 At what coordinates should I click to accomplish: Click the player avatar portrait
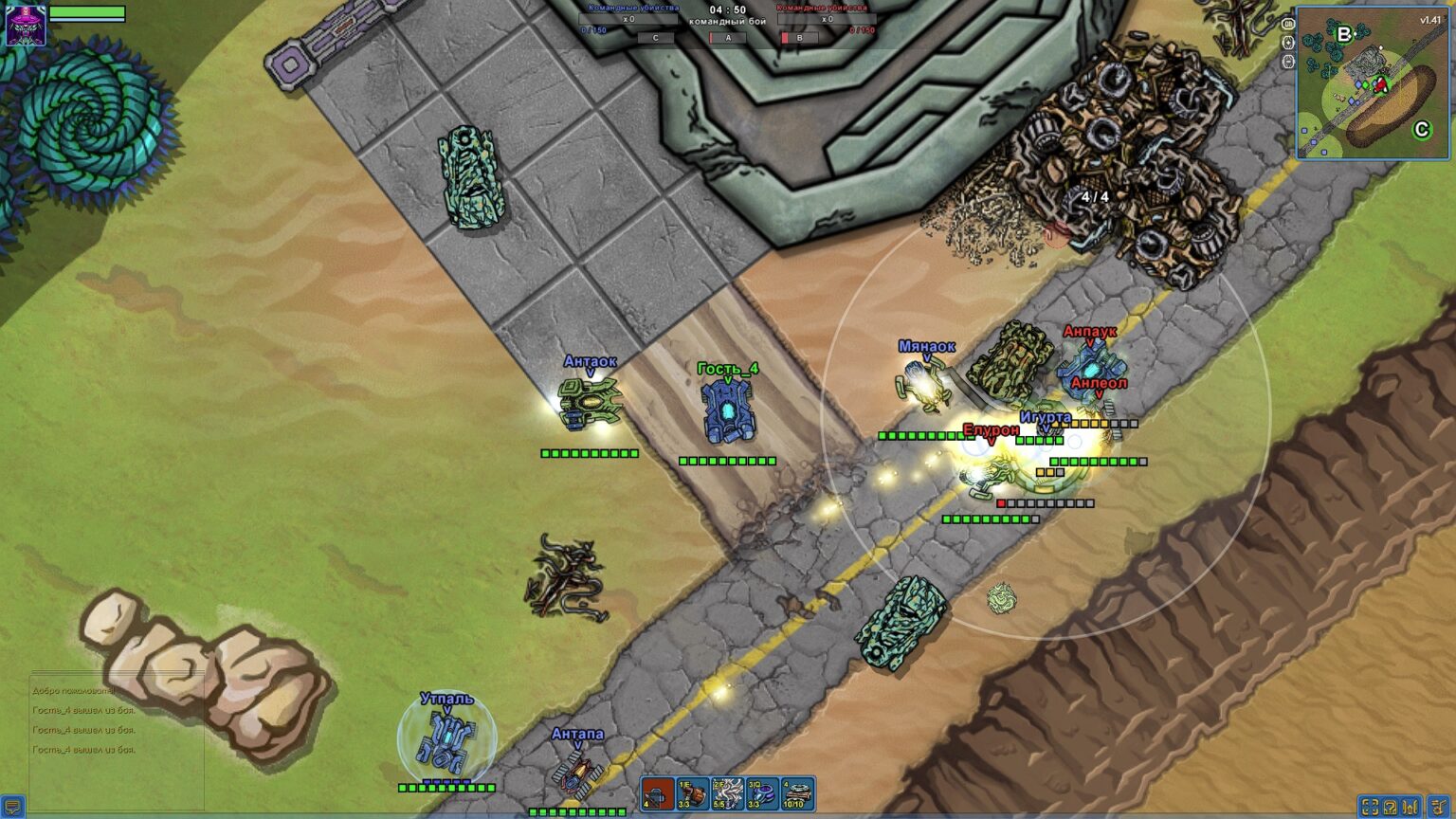tap(26, 25)
